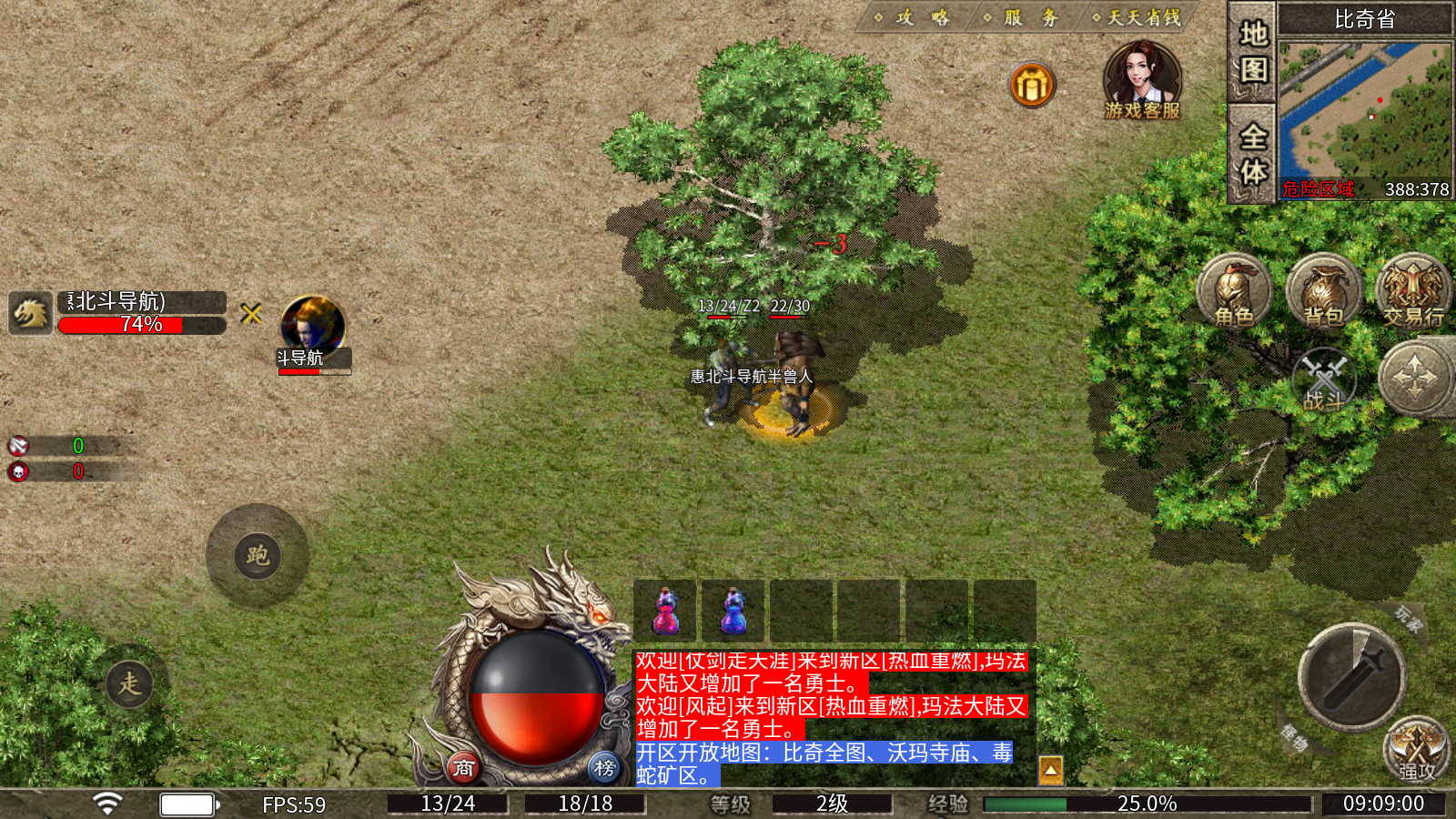This screenshot has height=819, width=1456.
Task: Use the red potion in hotbar
Action: click(x=665, y=611)
